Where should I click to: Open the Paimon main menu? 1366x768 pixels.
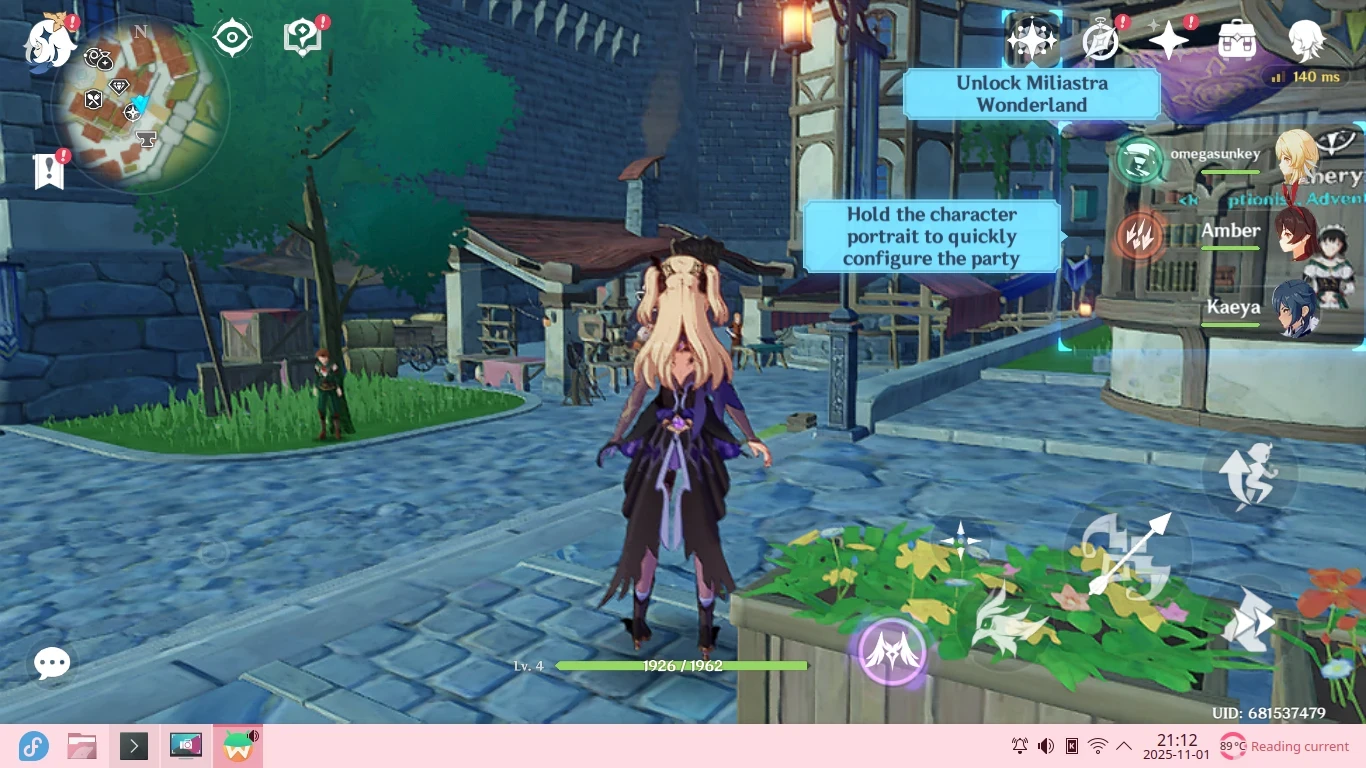tap(48, 42)
